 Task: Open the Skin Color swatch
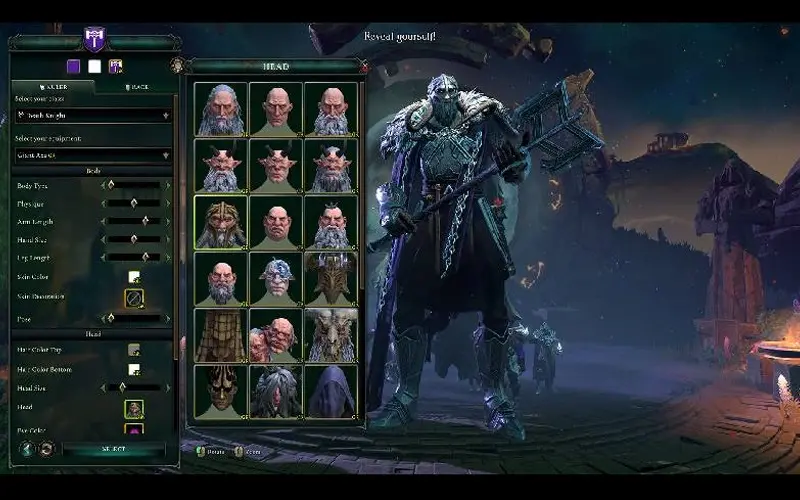click(134, 277)
